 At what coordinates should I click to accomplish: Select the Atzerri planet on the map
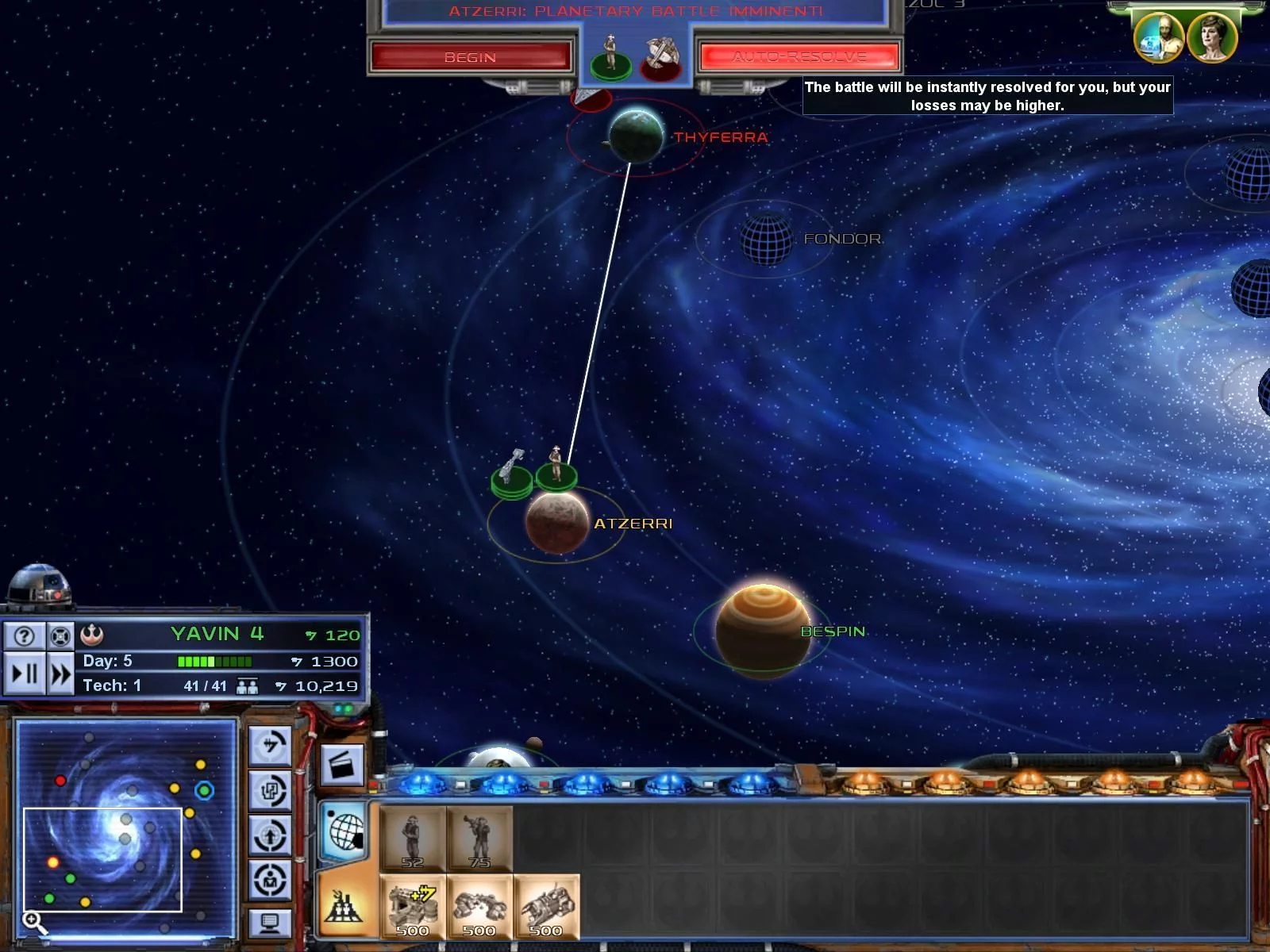coord(557,522)
